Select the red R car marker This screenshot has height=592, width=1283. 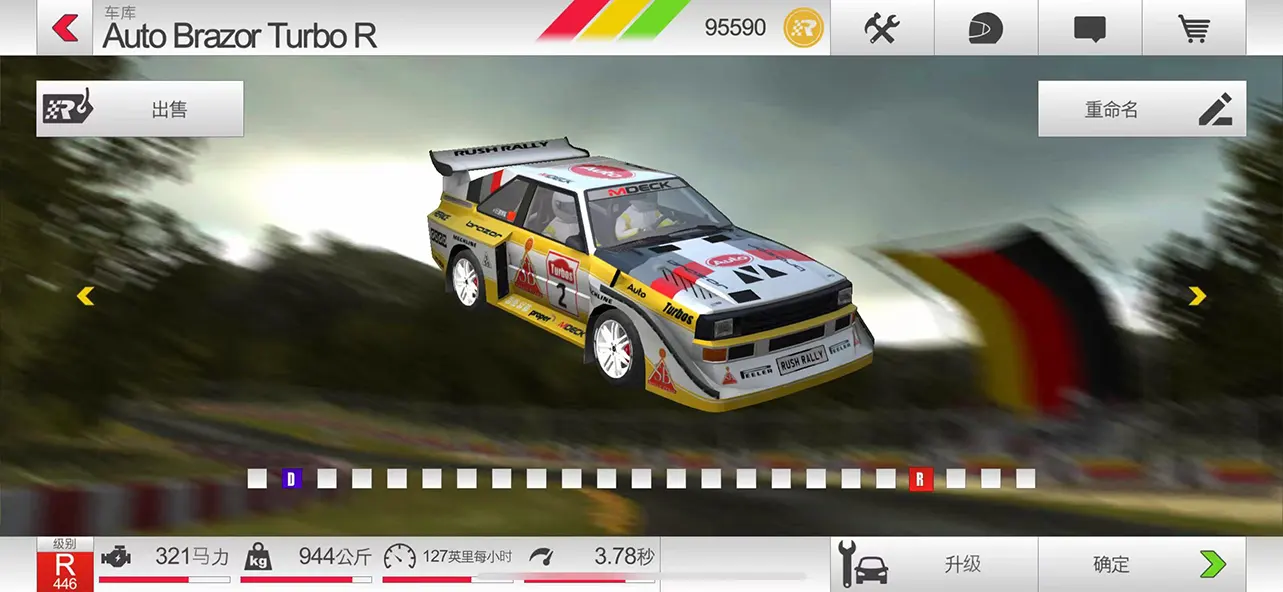coord(920,479)
